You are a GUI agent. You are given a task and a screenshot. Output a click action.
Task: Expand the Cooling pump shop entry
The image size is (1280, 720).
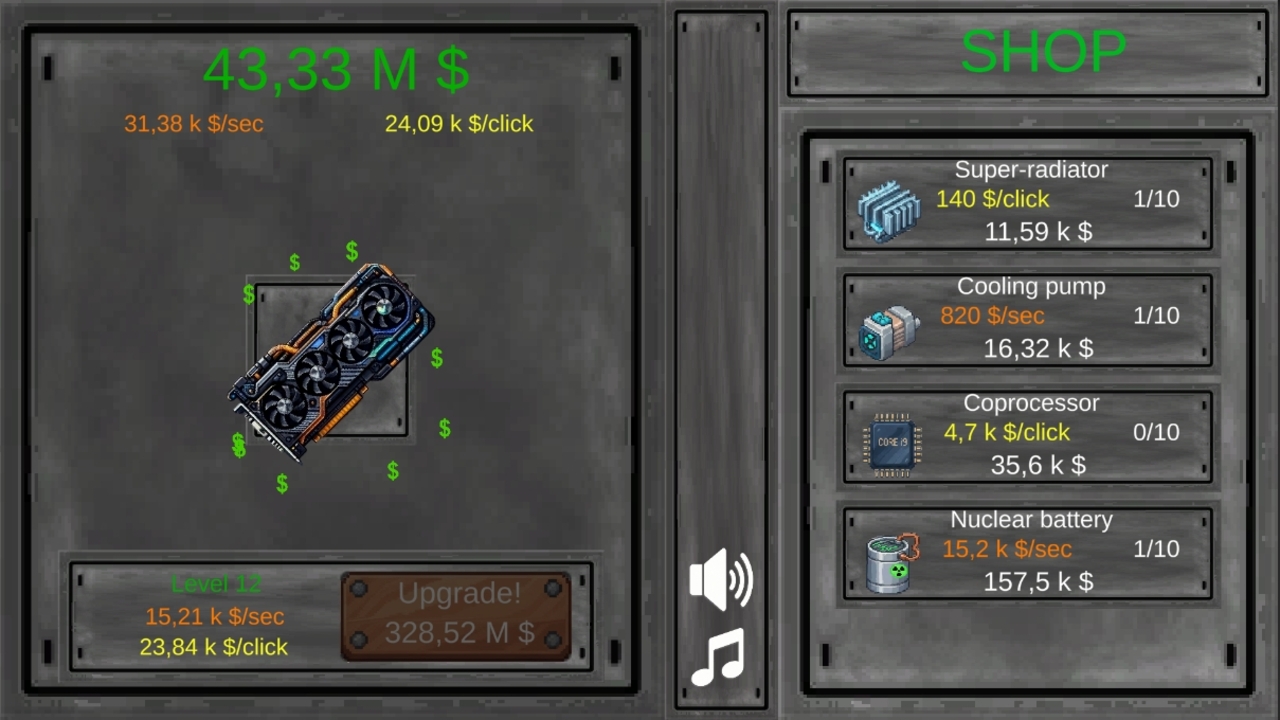[1028, 318]
